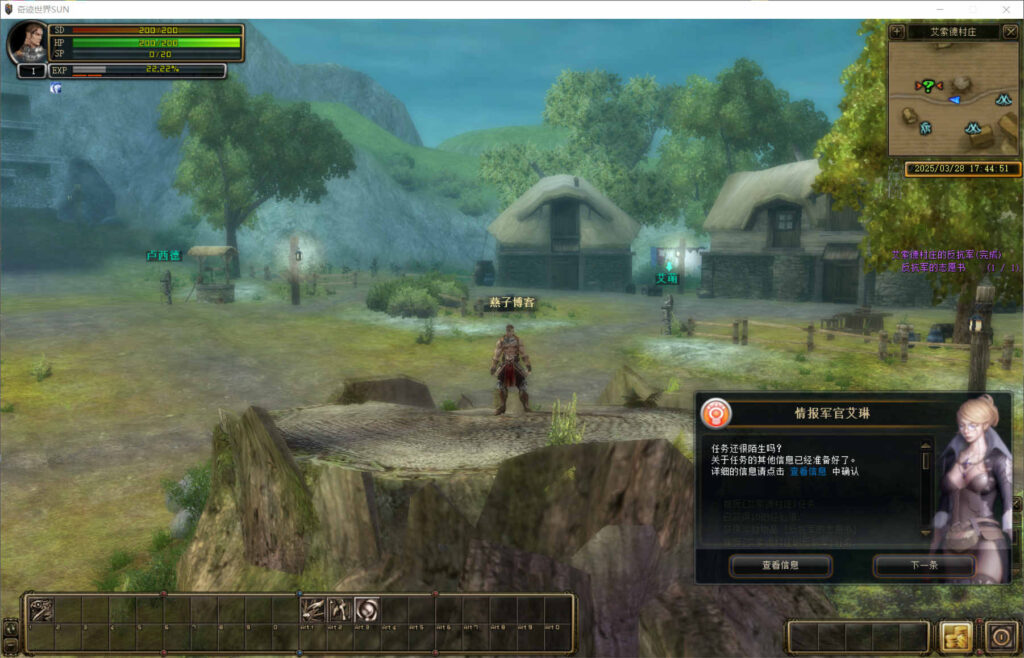Close the game window
Image resolution: width=1024 pixels, height=658 pixels.
[1005, 9]
